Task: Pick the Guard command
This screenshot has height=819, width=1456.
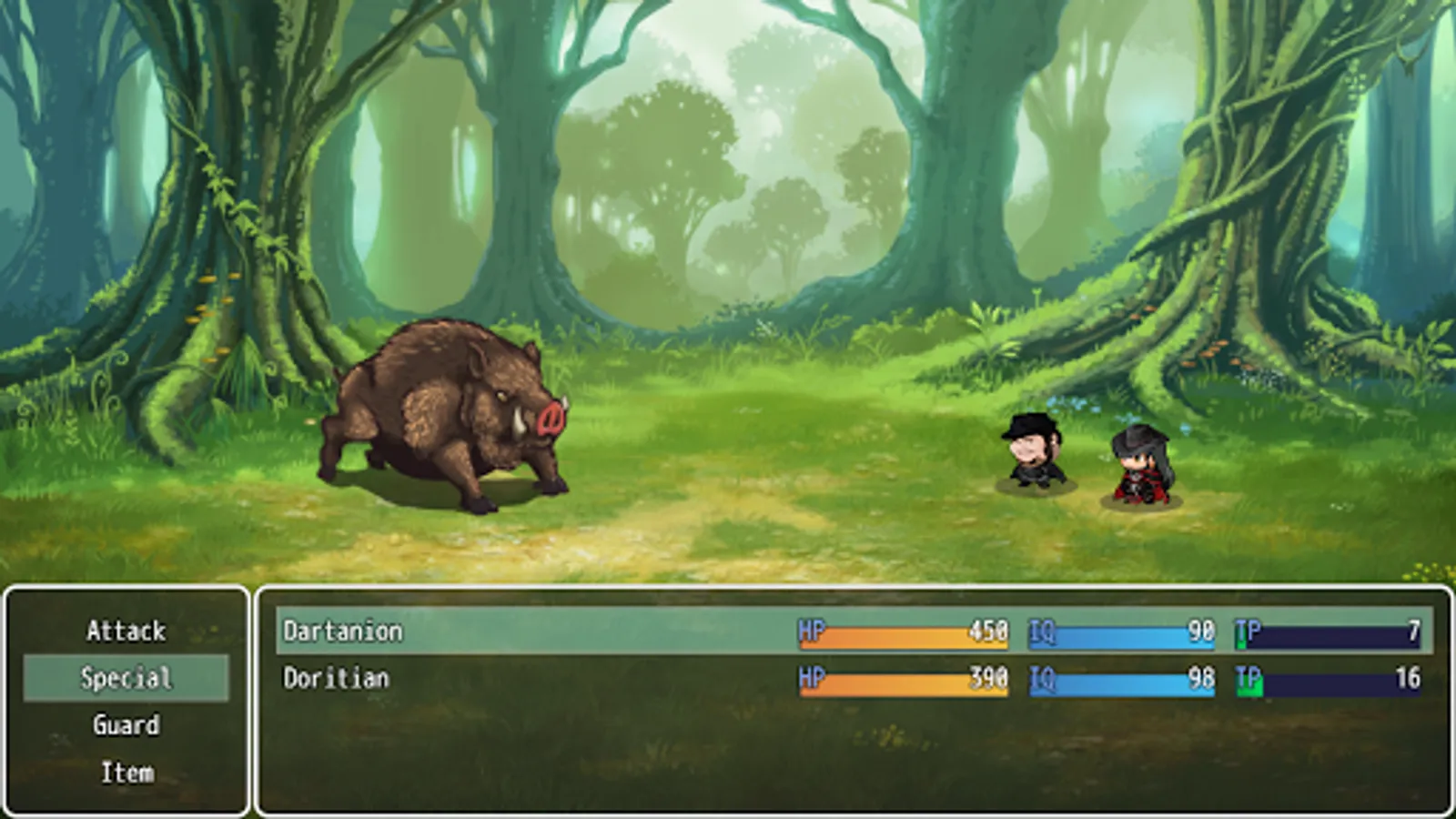Action: (126, 725)
